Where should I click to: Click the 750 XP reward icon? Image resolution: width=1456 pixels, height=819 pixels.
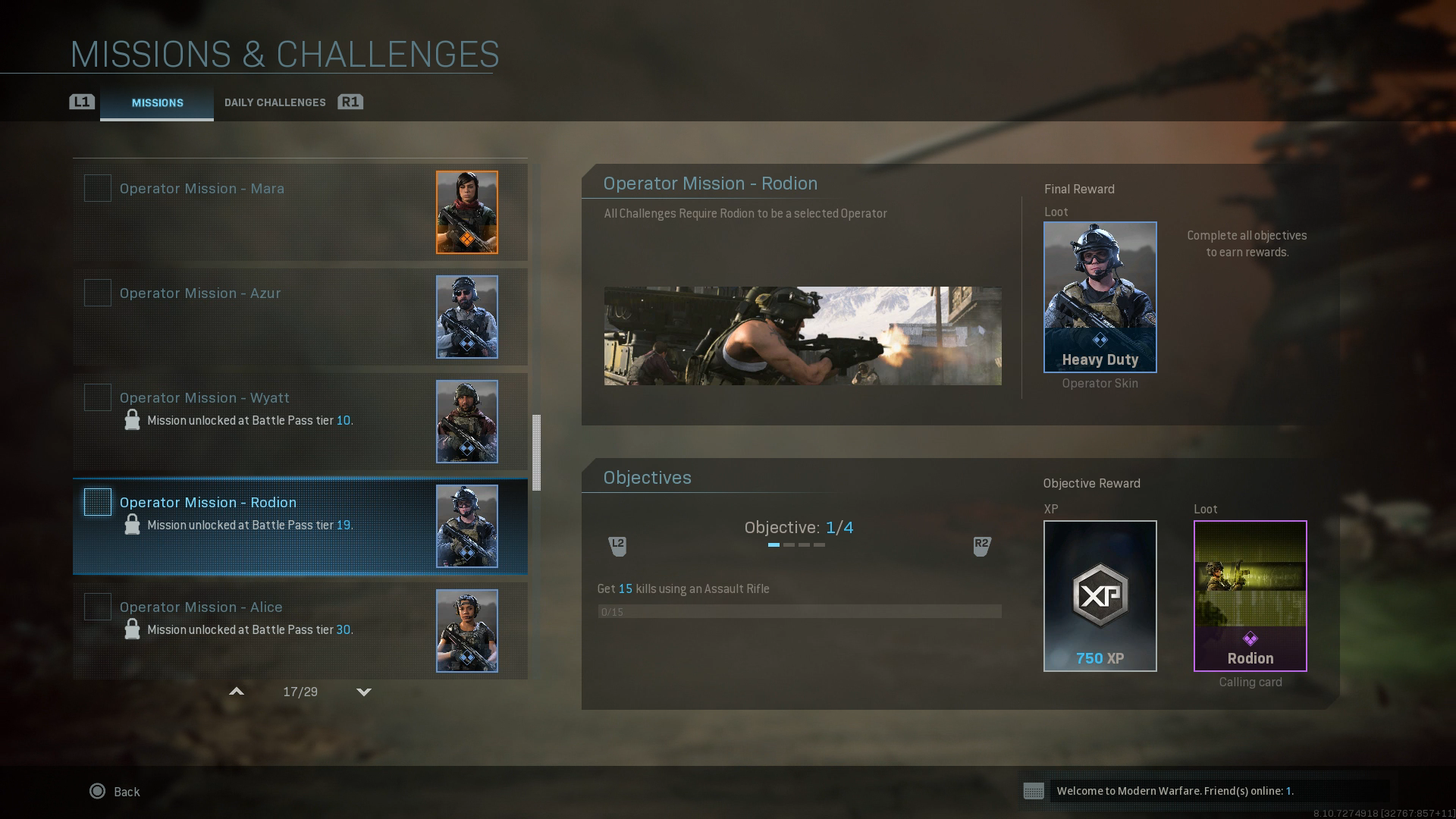click(x=1100, y=595)
